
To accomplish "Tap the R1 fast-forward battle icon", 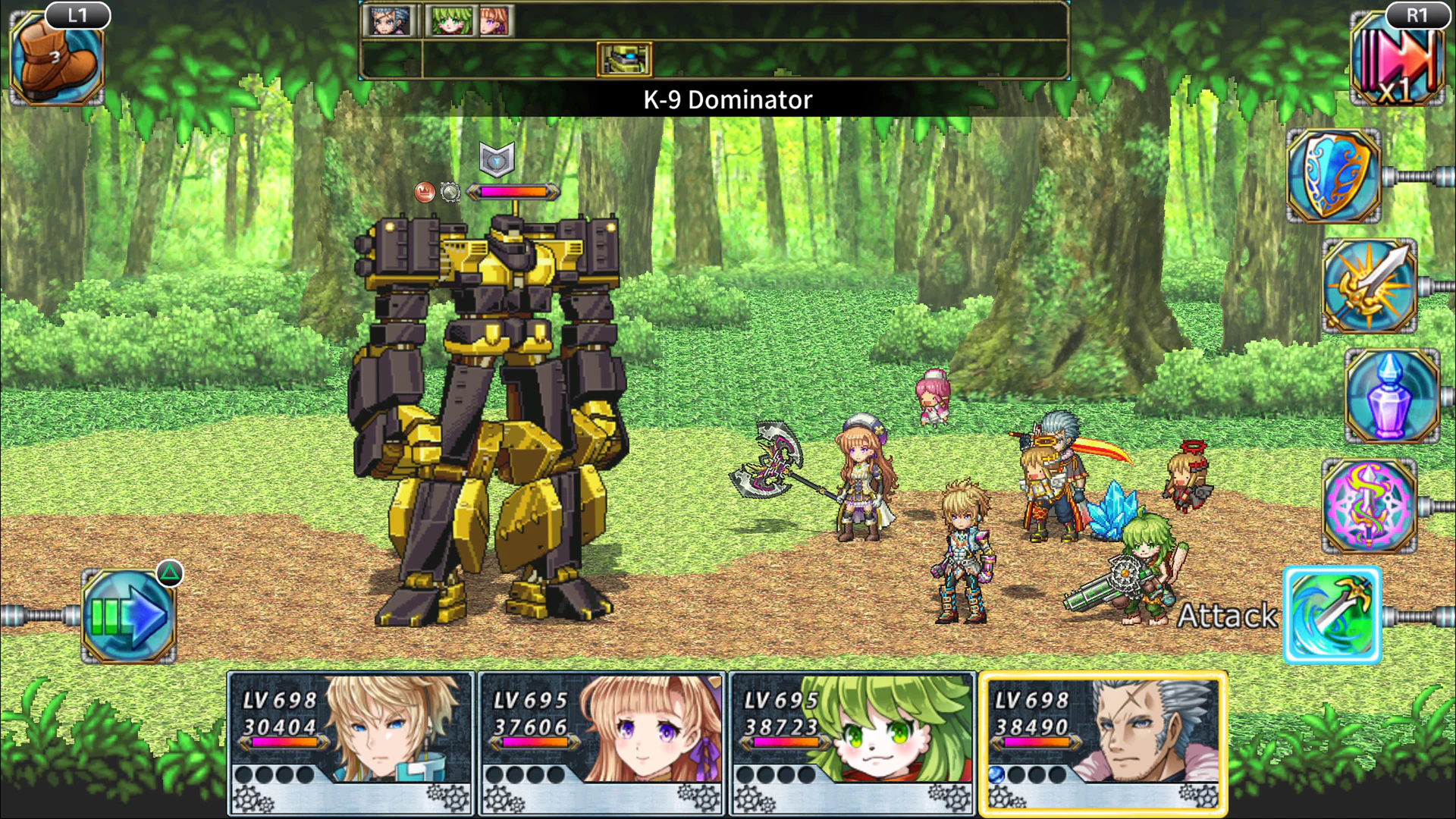I will 1399,61.
